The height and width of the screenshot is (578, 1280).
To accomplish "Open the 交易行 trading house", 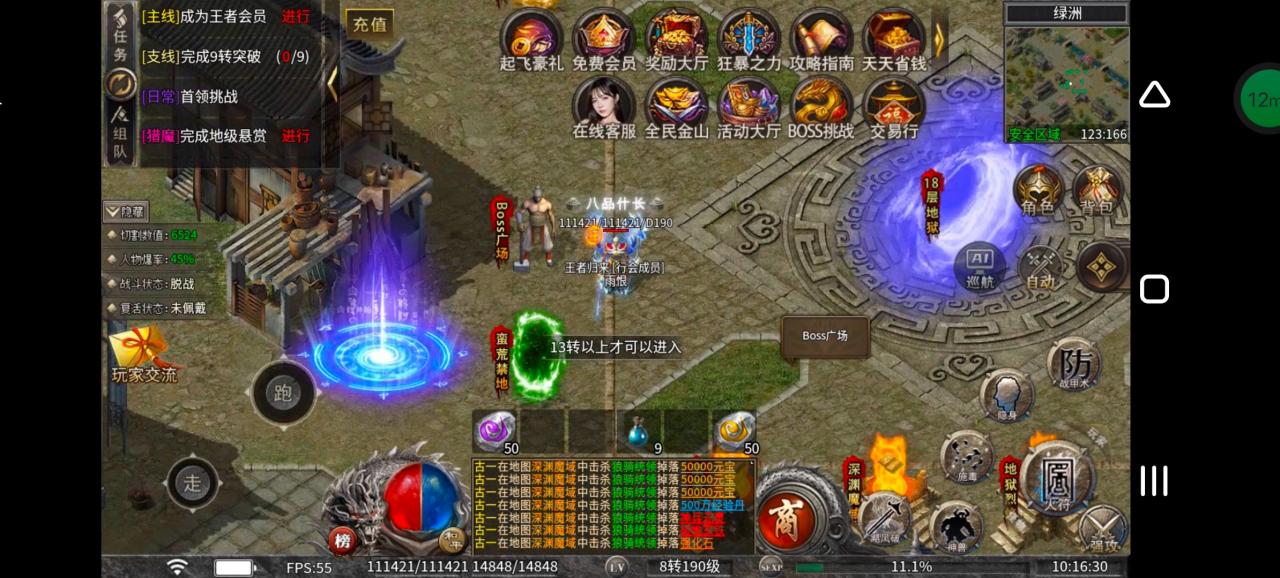I will (893, 105).
